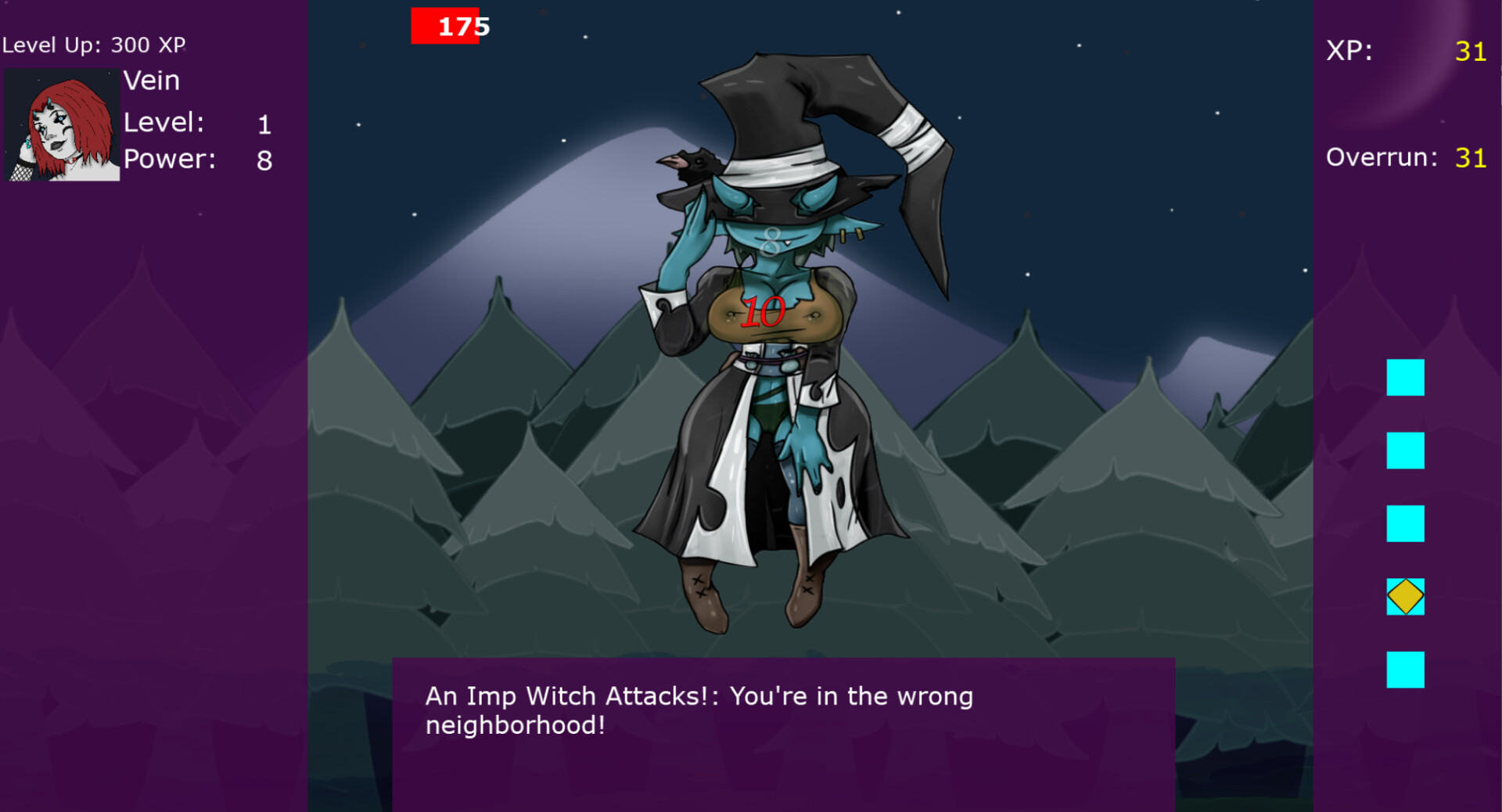Click the Level: 1 stat label

point(164,123)
